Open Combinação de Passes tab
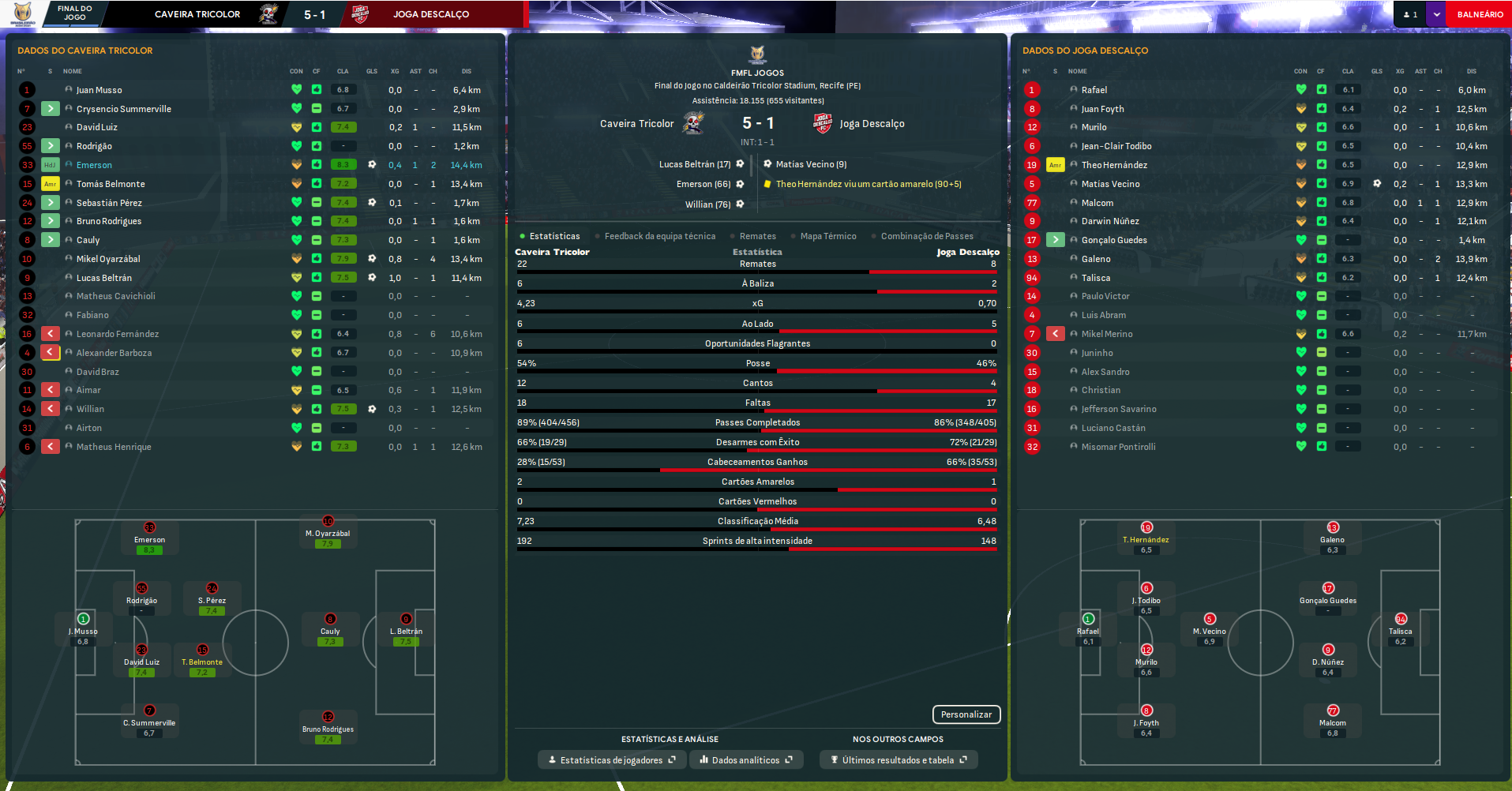 click(926, 236)
